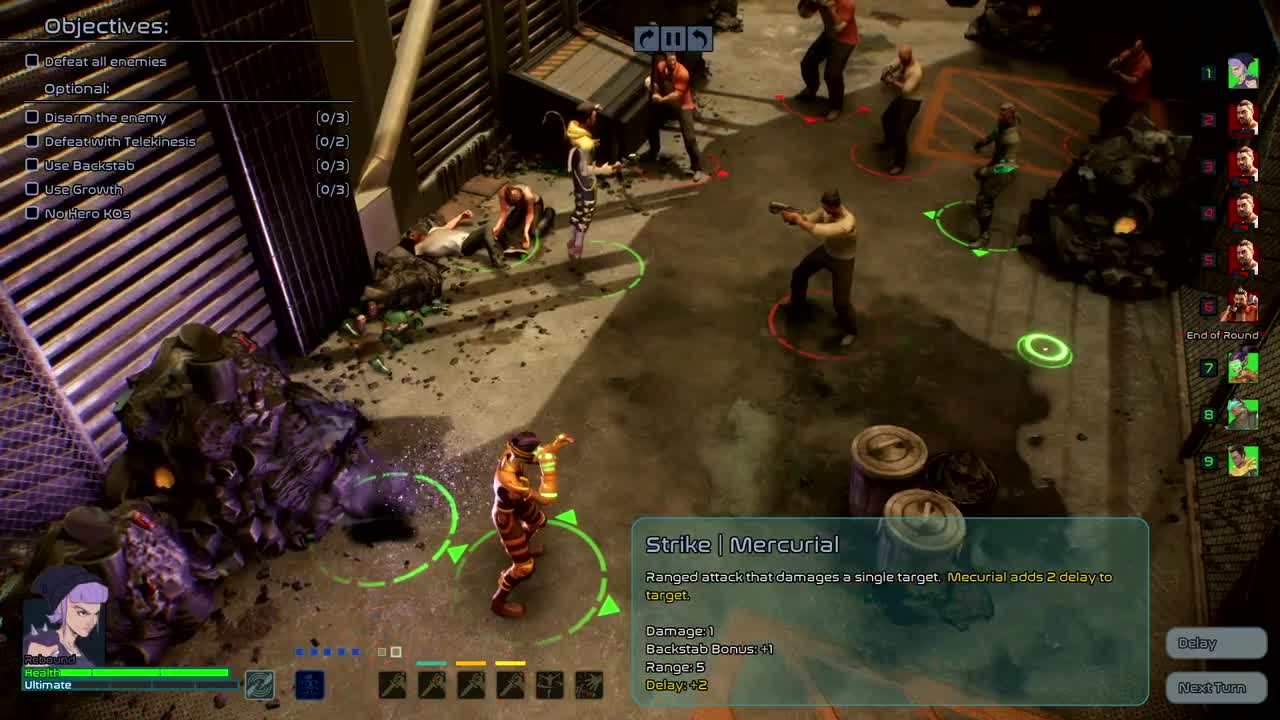The width and height of the screenshot is (1280, 720).
Task: Activate the swirl ability icon beside Ultimate bar
Action: [x=260, y=685]
